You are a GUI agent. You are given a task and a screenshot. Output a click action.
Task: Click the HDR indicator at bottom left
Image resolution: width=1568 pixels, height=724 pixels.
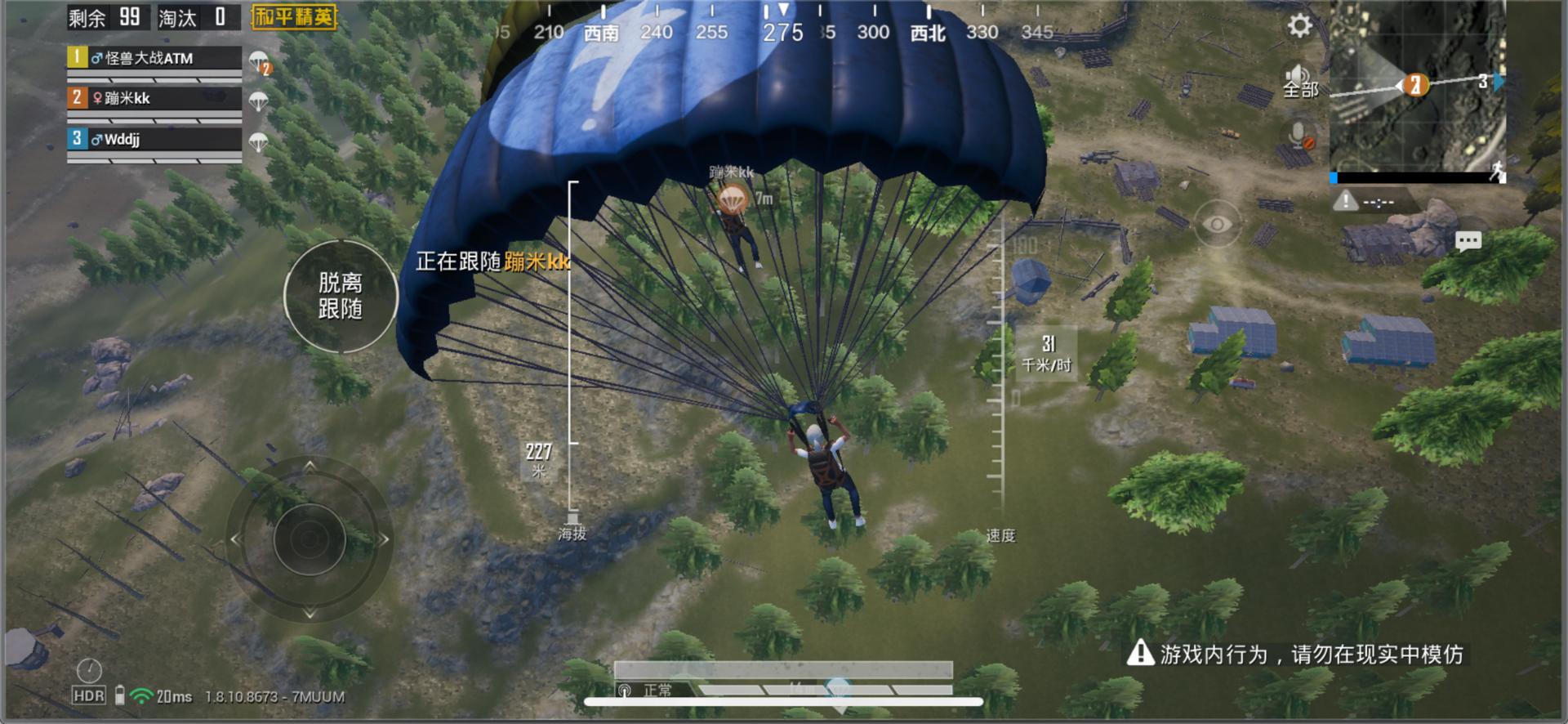tap(87, 696)
